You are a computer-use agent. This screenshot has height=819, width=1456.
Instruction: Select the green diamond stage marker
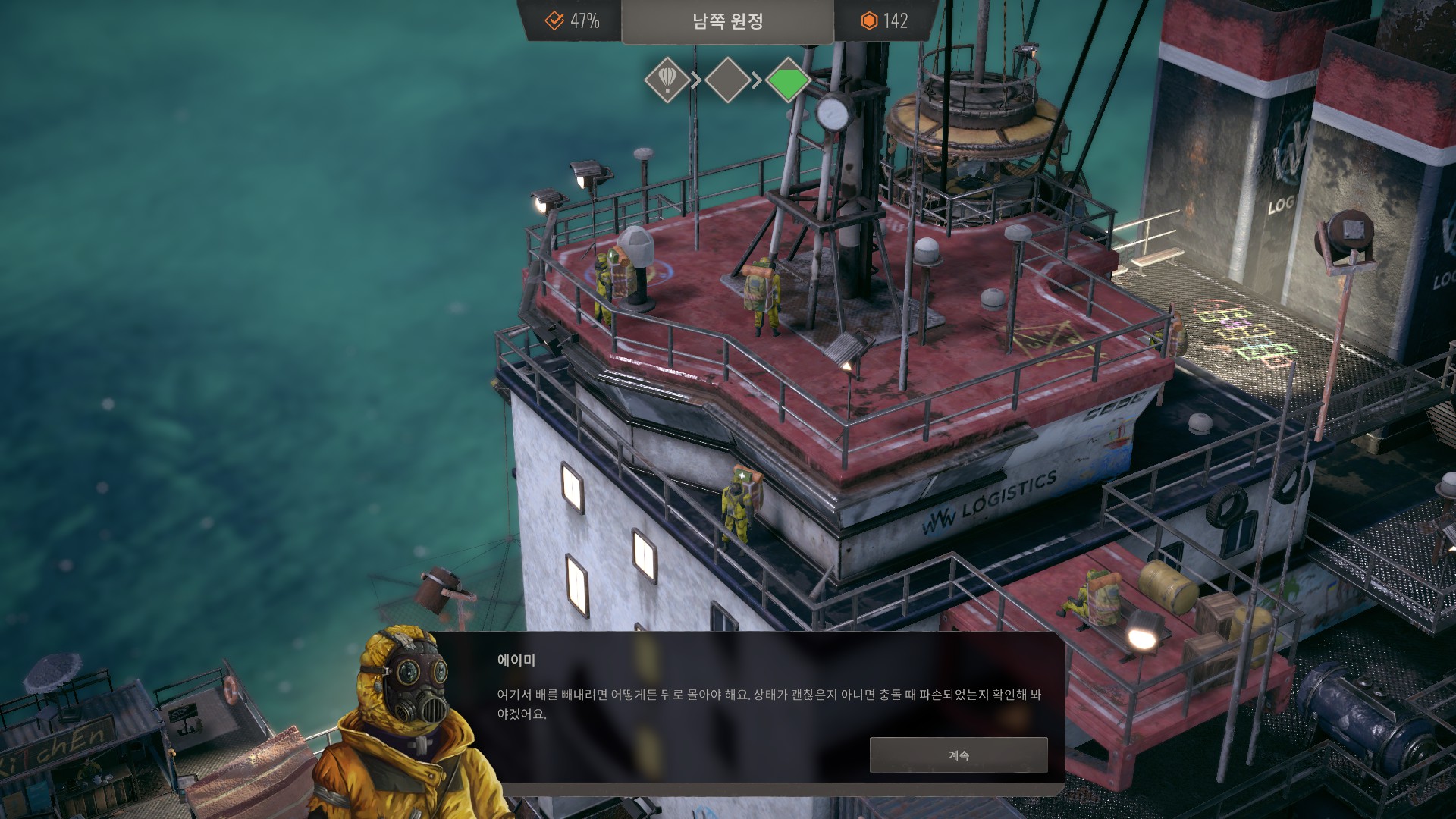[788, 80]
